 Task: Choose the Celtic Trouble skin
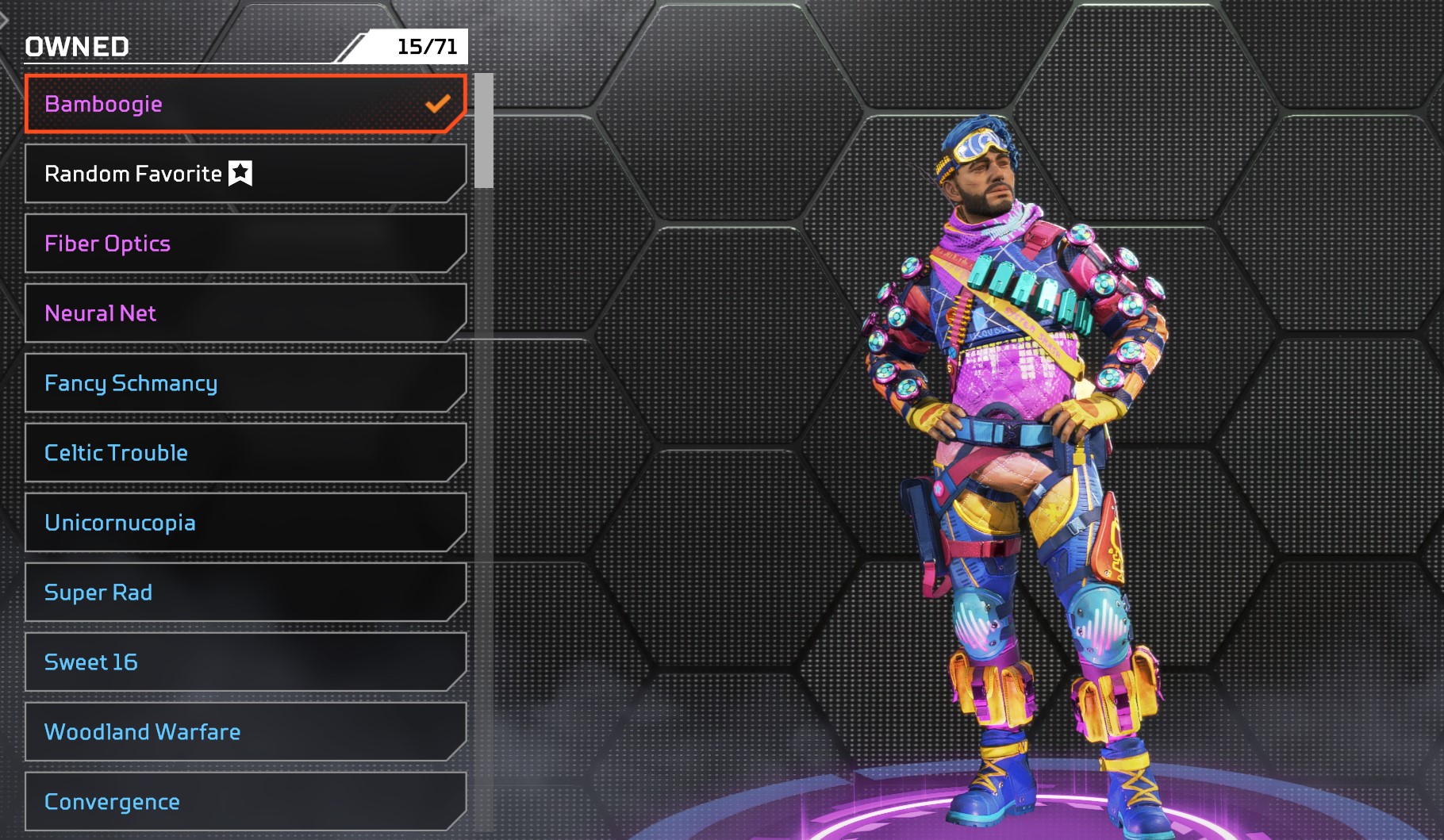245,453
